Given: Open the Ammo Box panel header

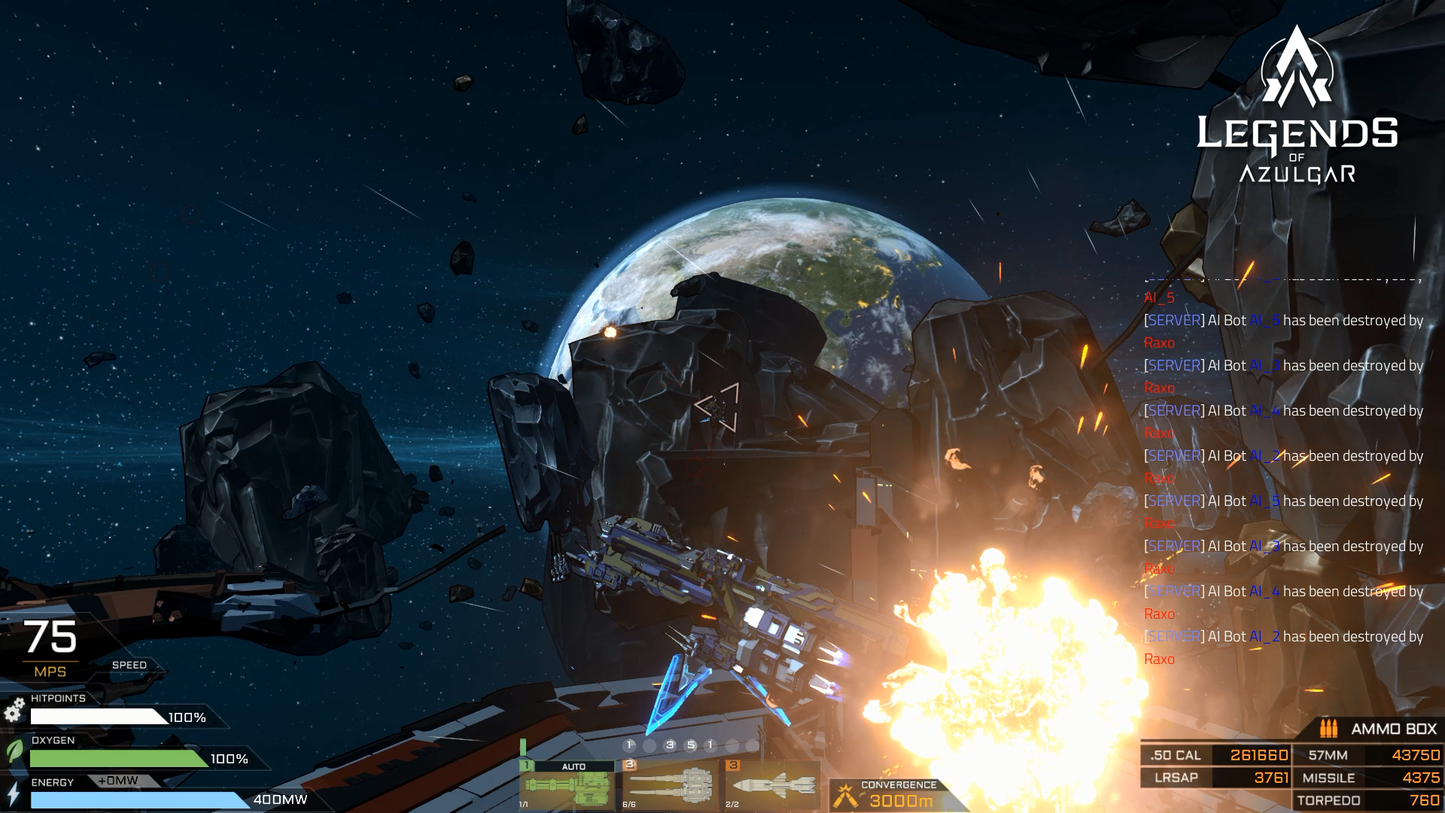Looking at the screenshot, I should (x=1380, y=729).
